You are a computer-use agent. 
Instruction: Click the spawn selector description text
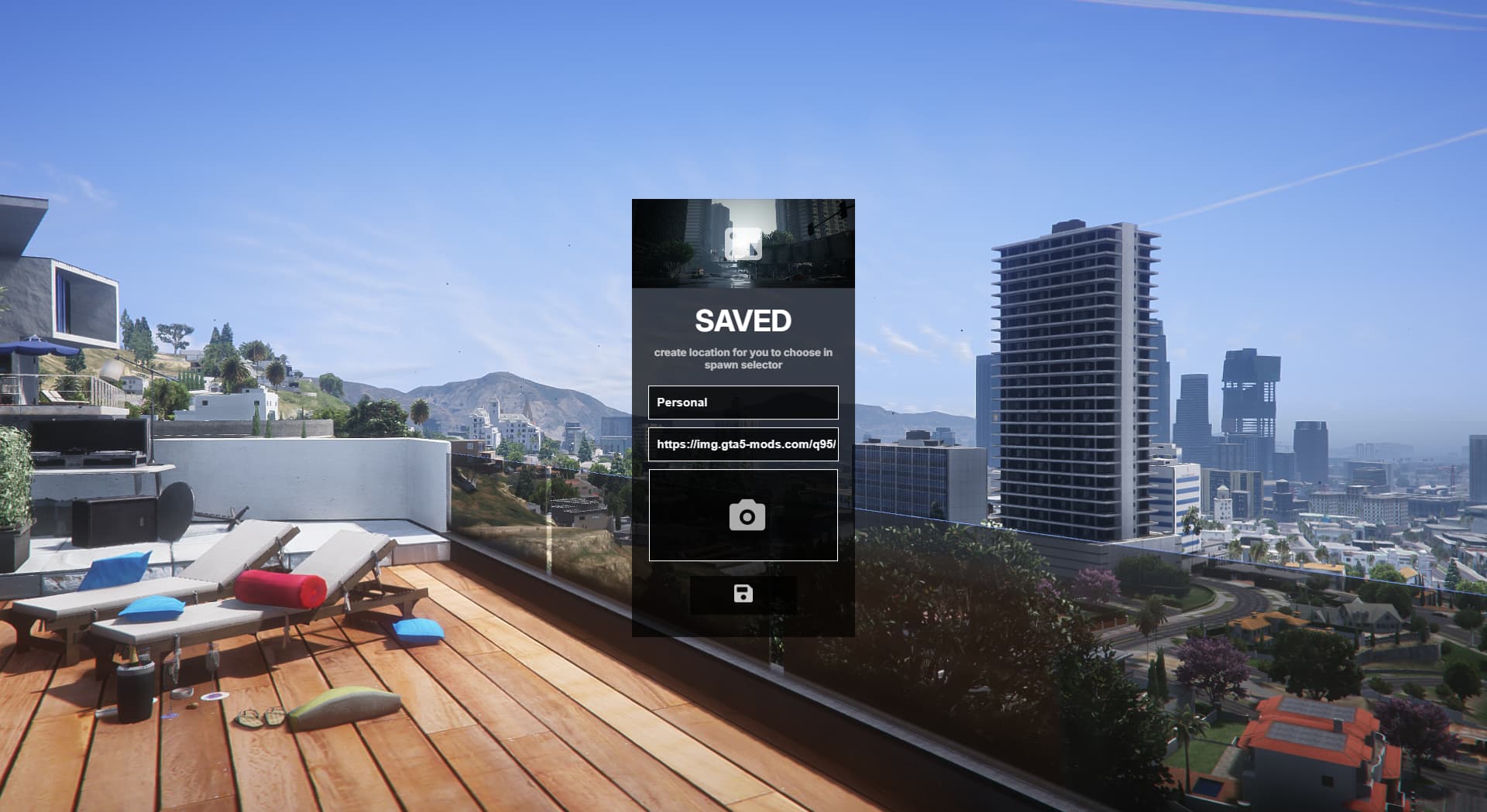743,358
